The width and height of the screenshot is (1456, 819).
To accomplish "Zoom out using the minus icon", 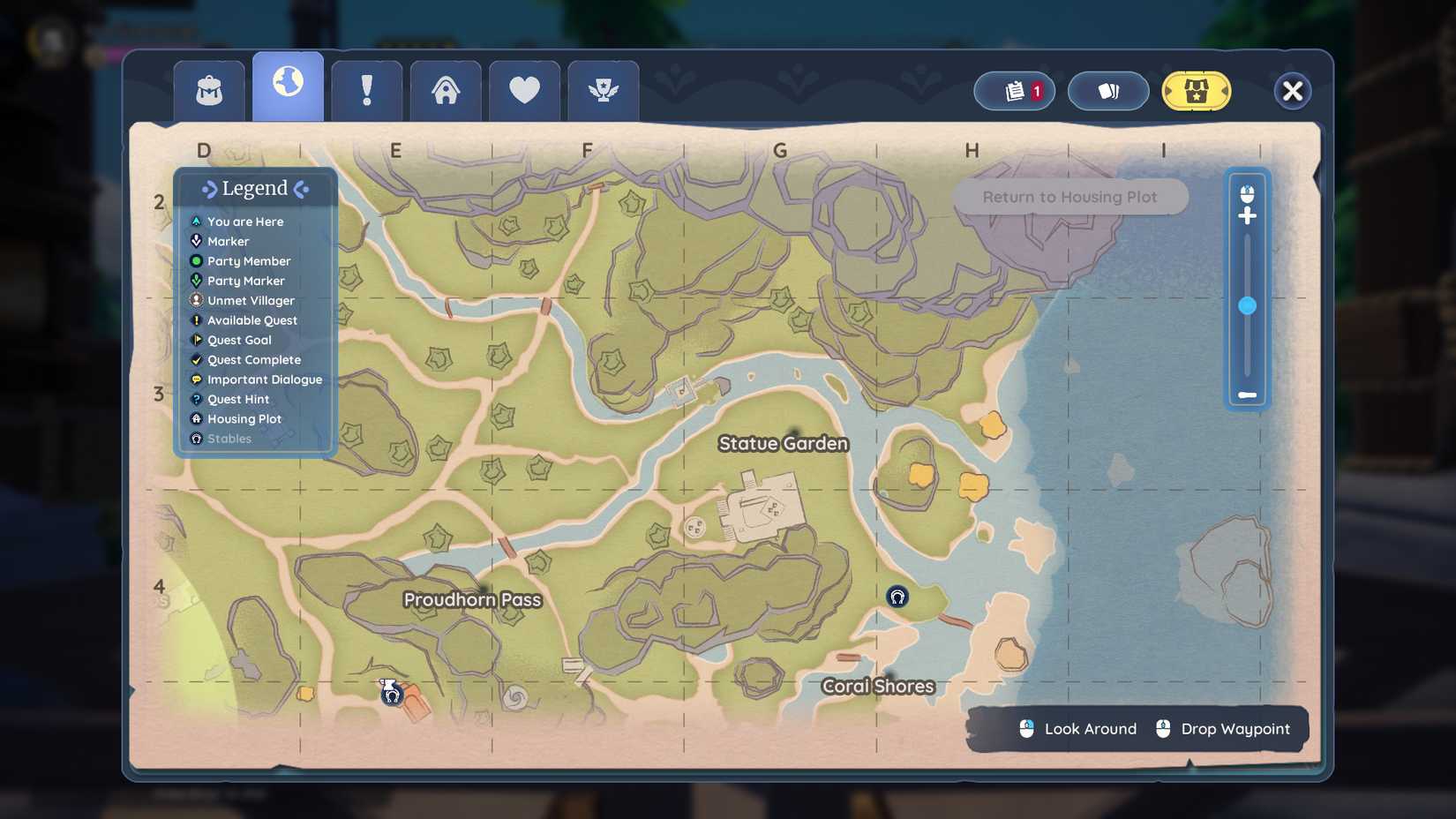I will coord(1248,396).
